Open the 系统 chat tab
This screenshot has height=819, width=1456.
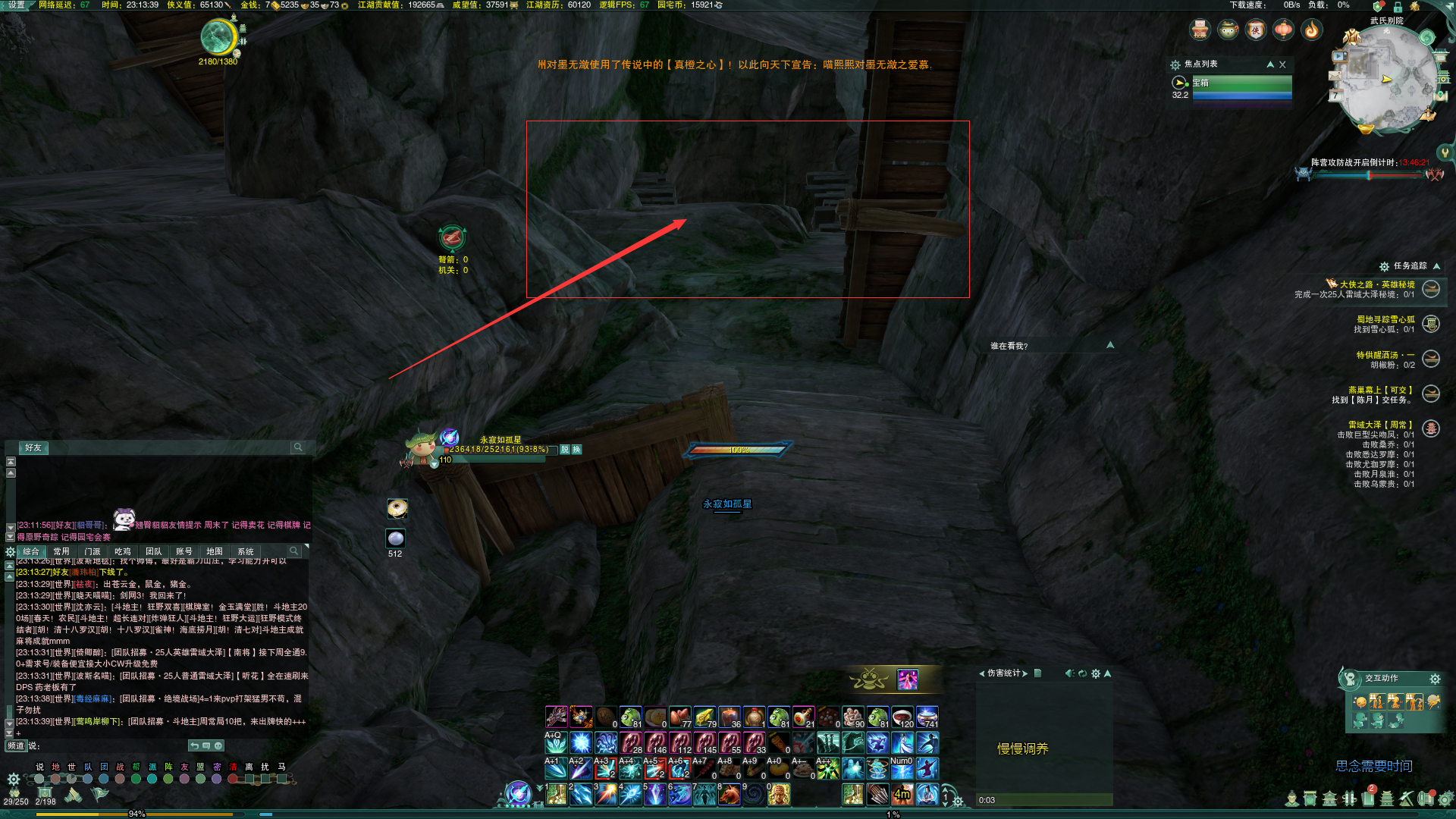tap(246, 551)
